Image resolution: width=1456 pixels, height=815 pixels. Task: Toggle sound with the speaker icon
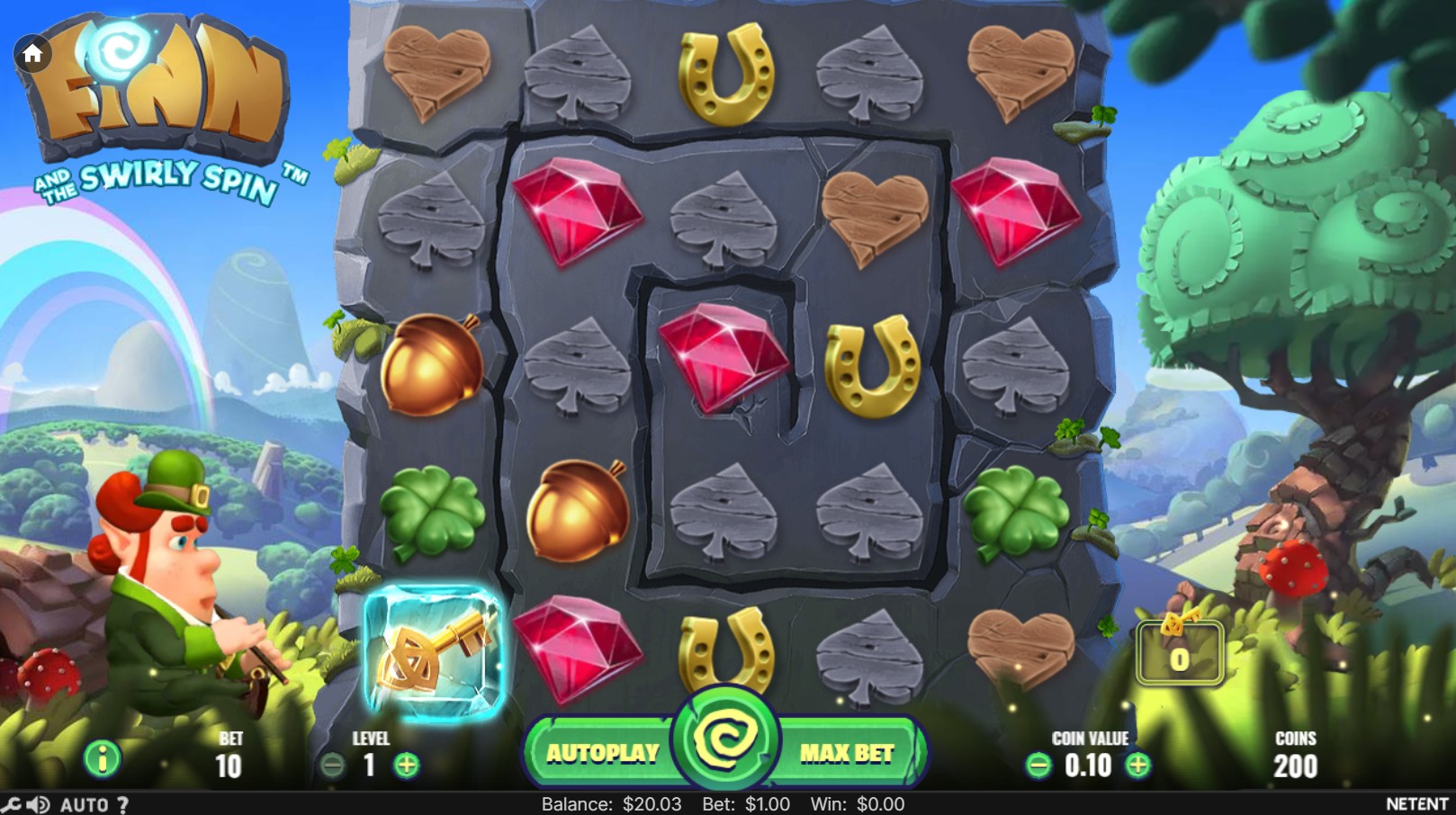(38, 804)
